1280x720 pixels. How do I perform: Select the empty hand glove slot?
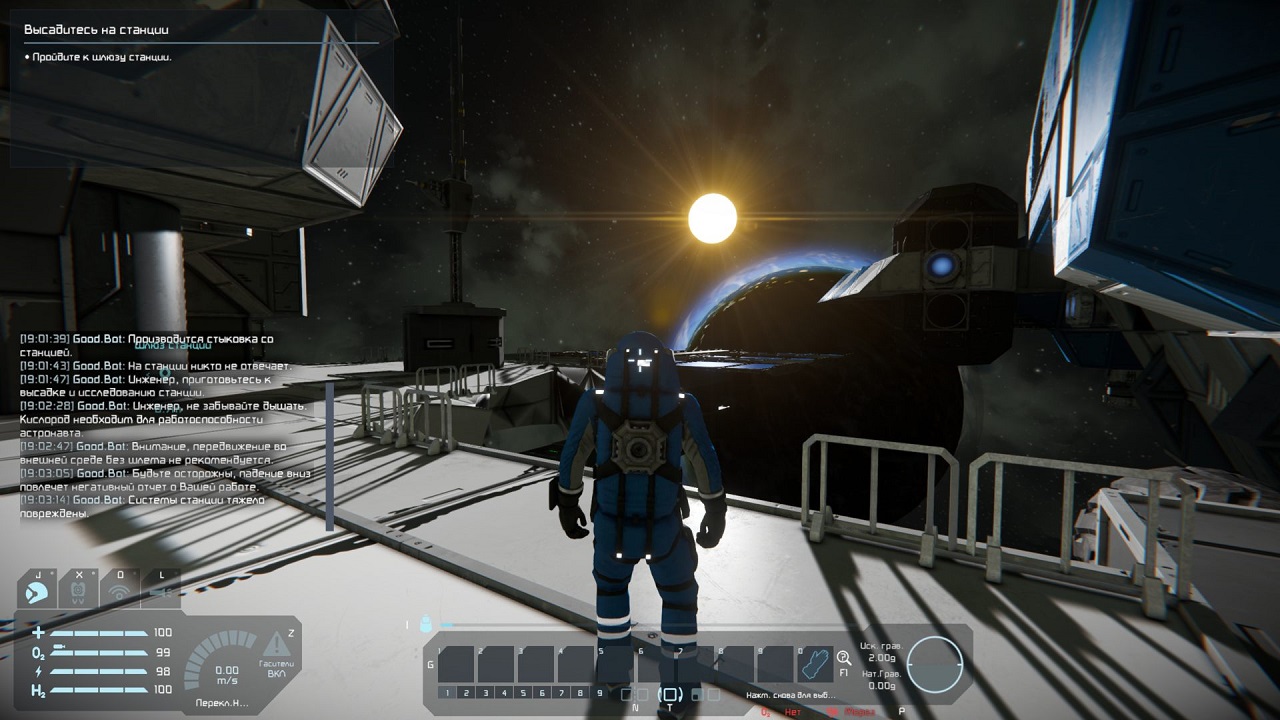click(x=816, y=664)
